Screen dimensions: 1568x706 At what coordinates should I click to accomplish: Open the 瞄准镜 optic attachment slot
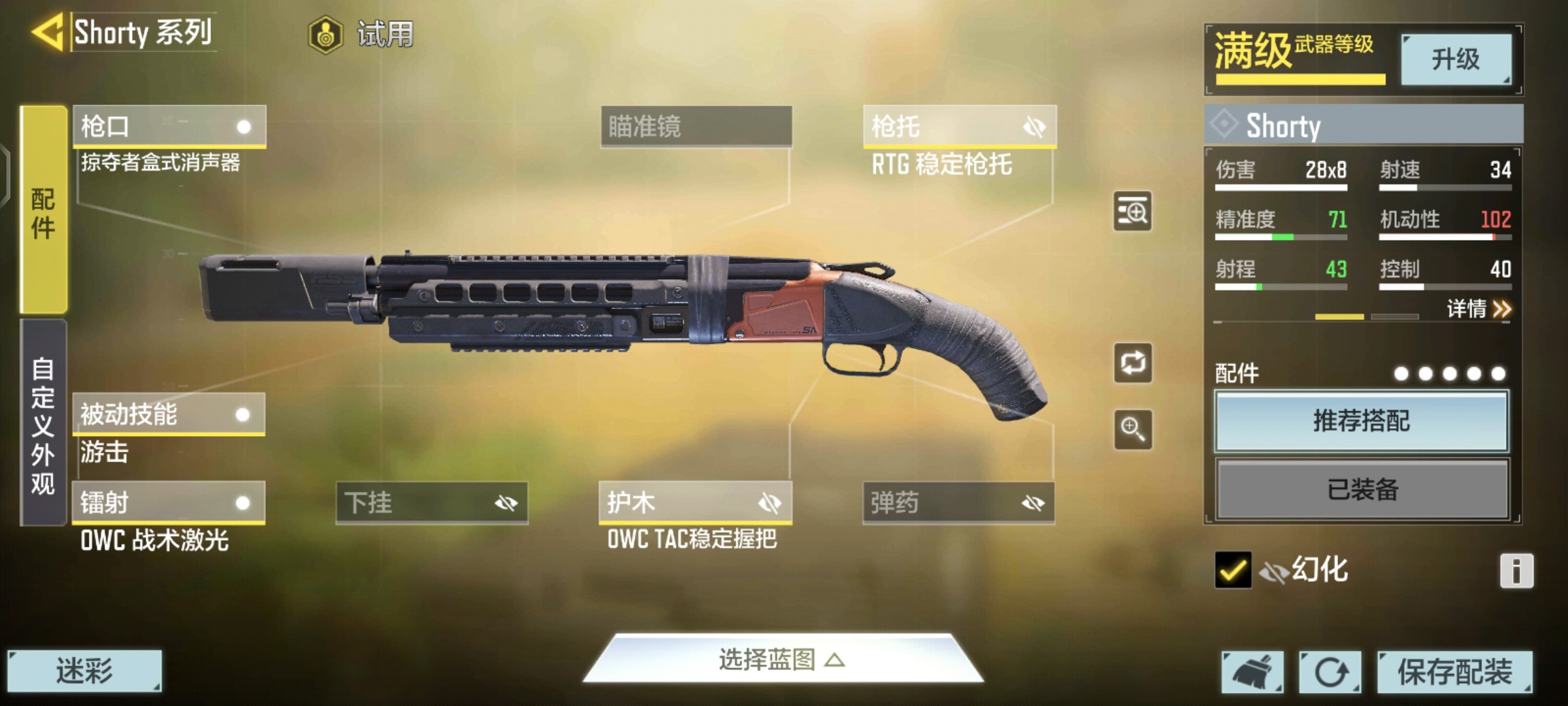(x=696, y=126)
